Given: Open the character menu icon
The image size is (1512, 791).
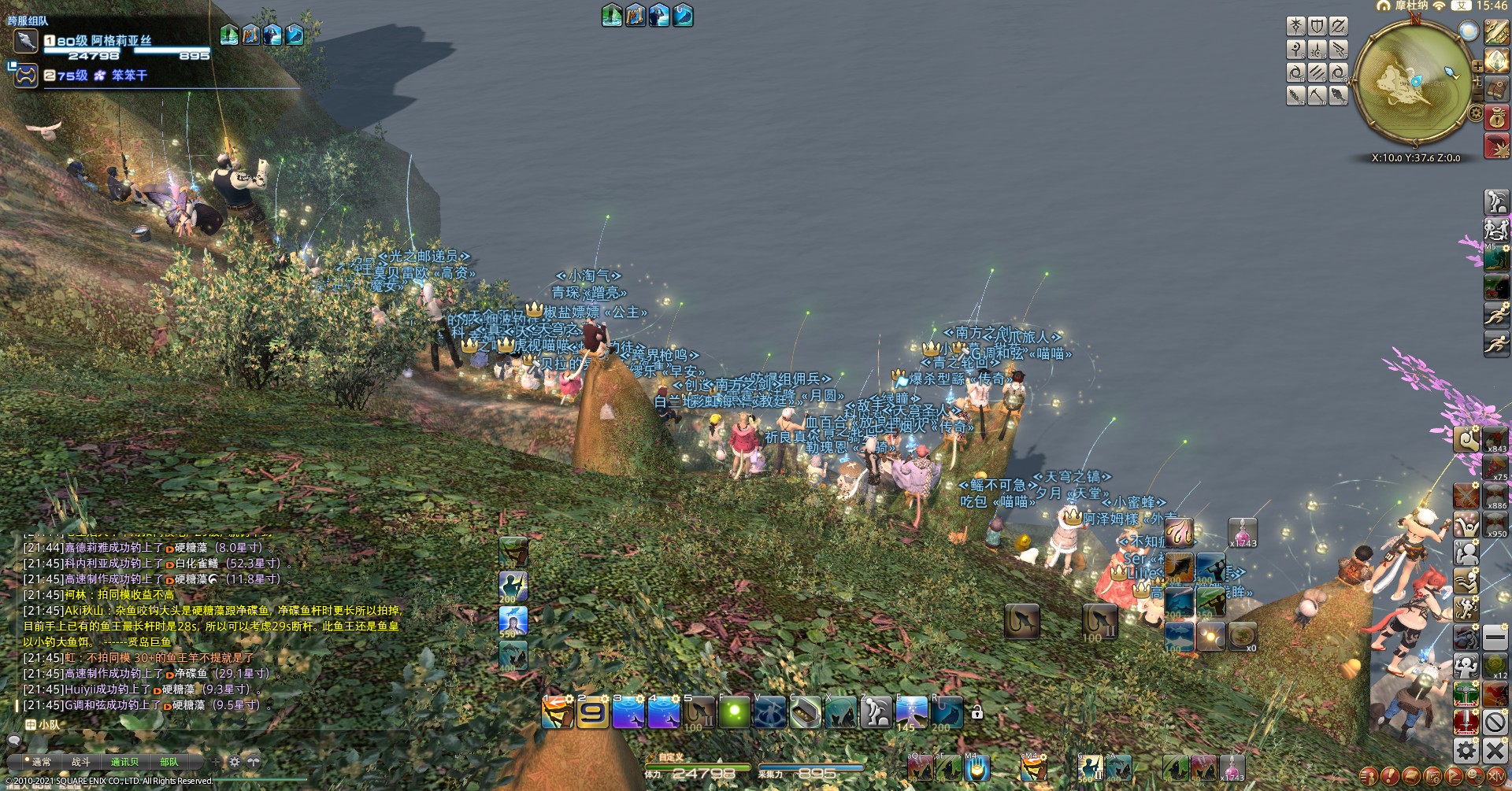Looking at the screenshot, I should (x=1369, y=775).
